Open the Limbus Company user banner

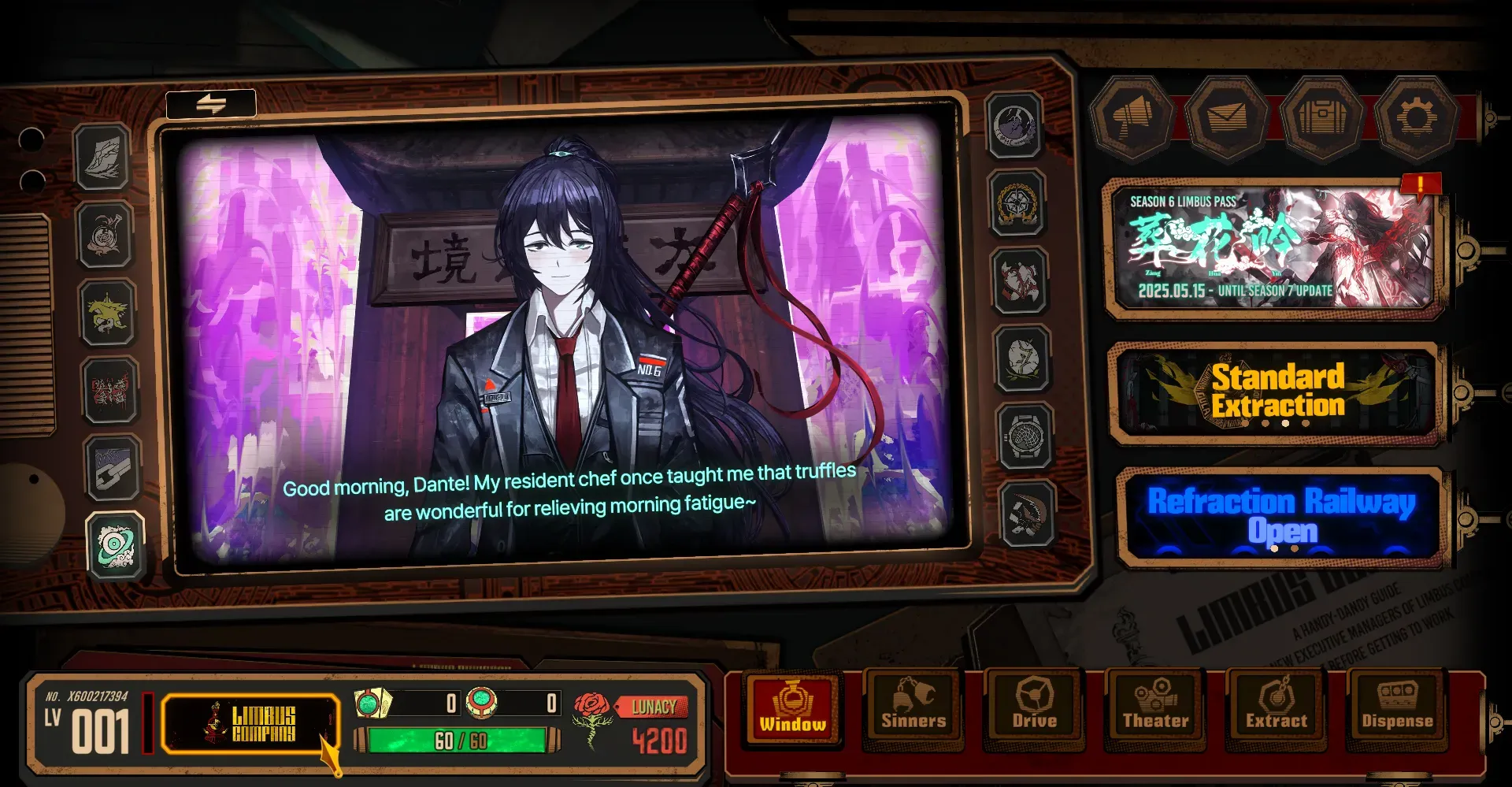[x=250, y=723]
